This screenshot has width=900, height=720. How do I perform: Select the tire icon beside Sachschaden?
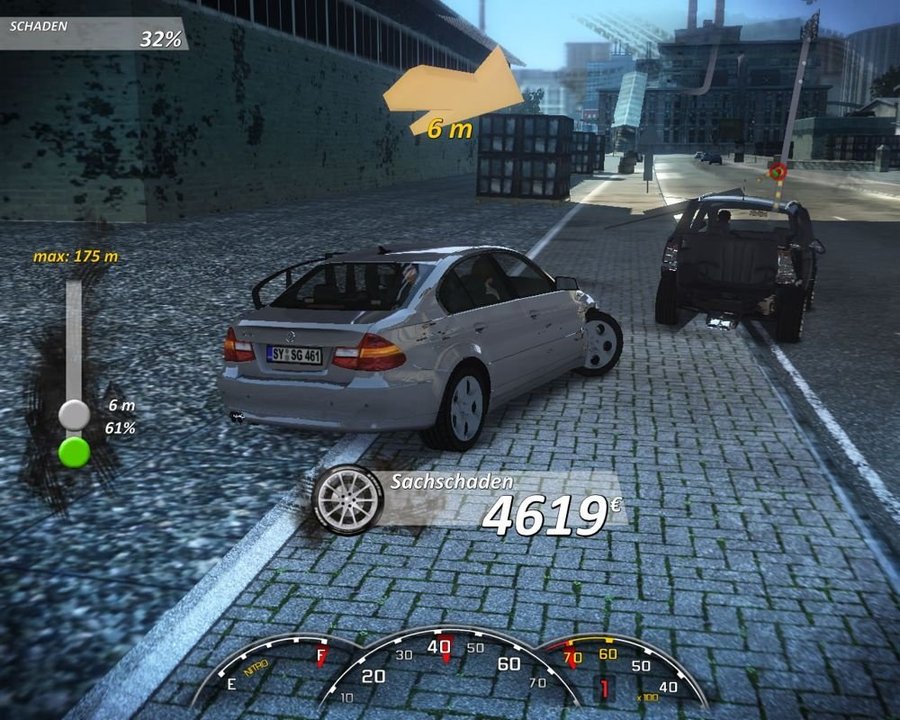pos(347,499)
